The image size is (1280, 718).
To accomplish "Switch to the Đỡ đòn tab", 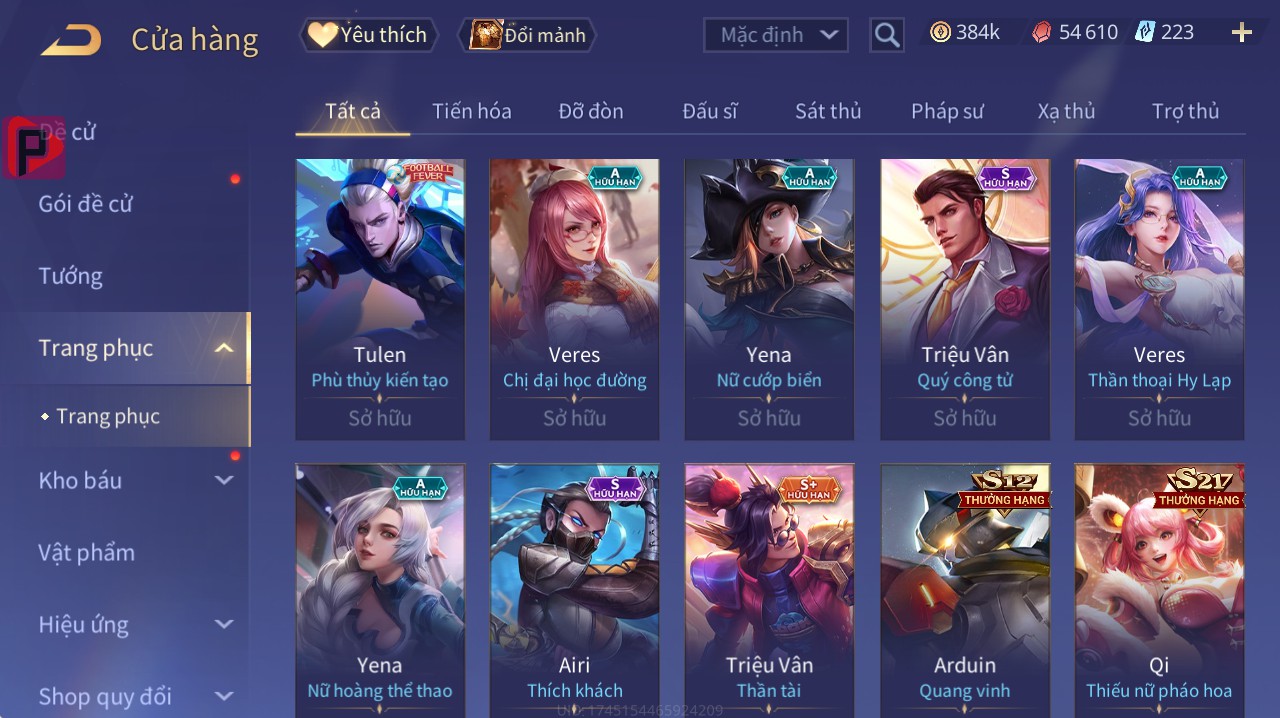I will pos(591,111).
